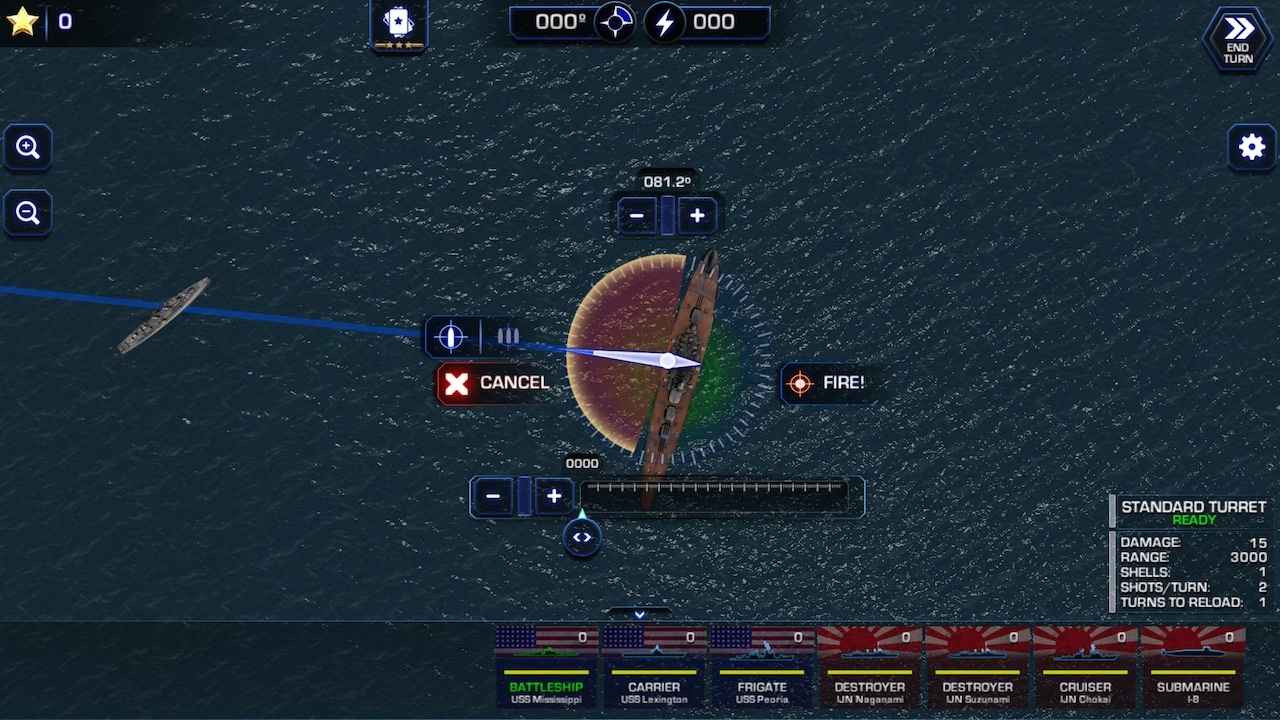Select the Destroyer IJN Suzunami card
1280x720 pixels.
coord(978,666)
